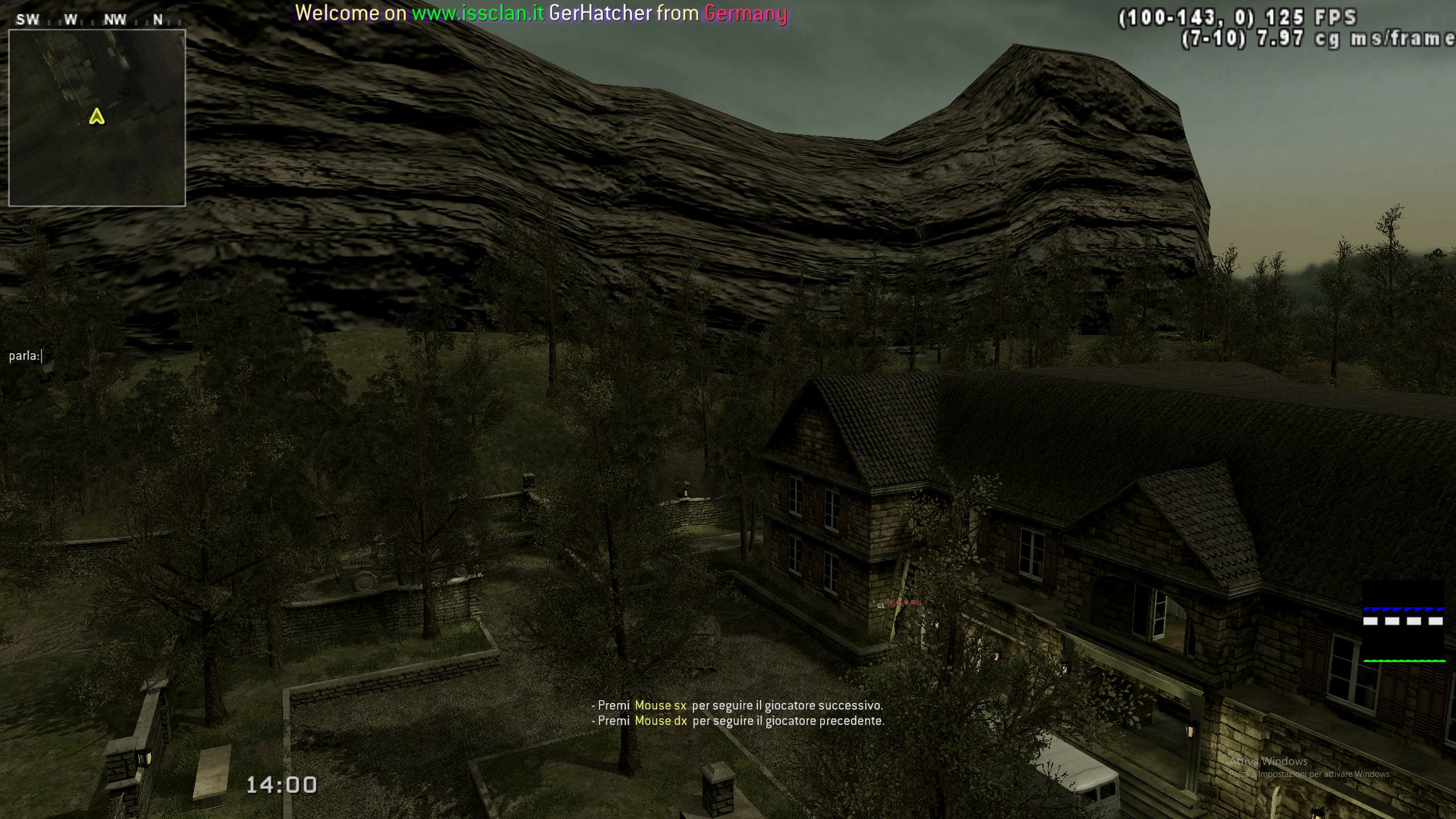
Task: Select the yellow player arrow on the minimap
Action: pyautogui.click(x=97, y=117)
